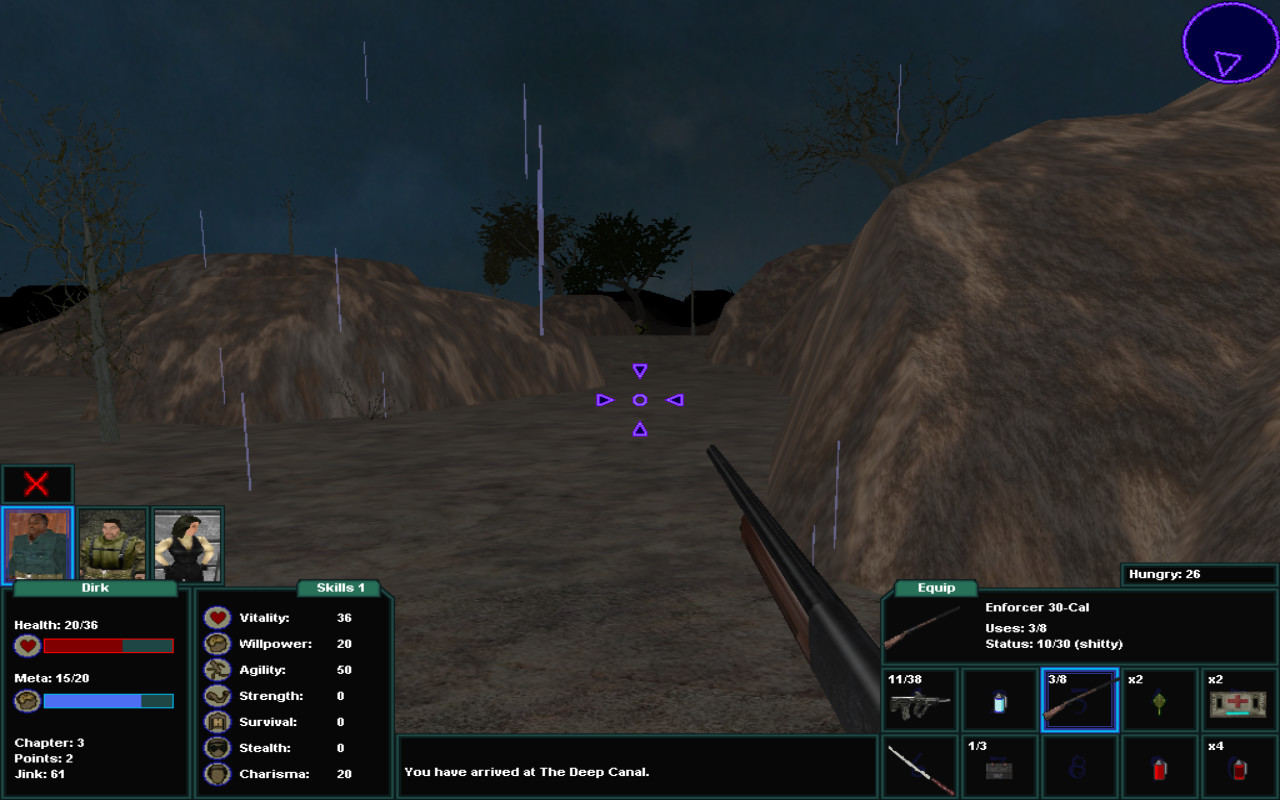Select the 1/3 radio device item
Viewport: 1280px width, 800px height.
coord(999,766)
